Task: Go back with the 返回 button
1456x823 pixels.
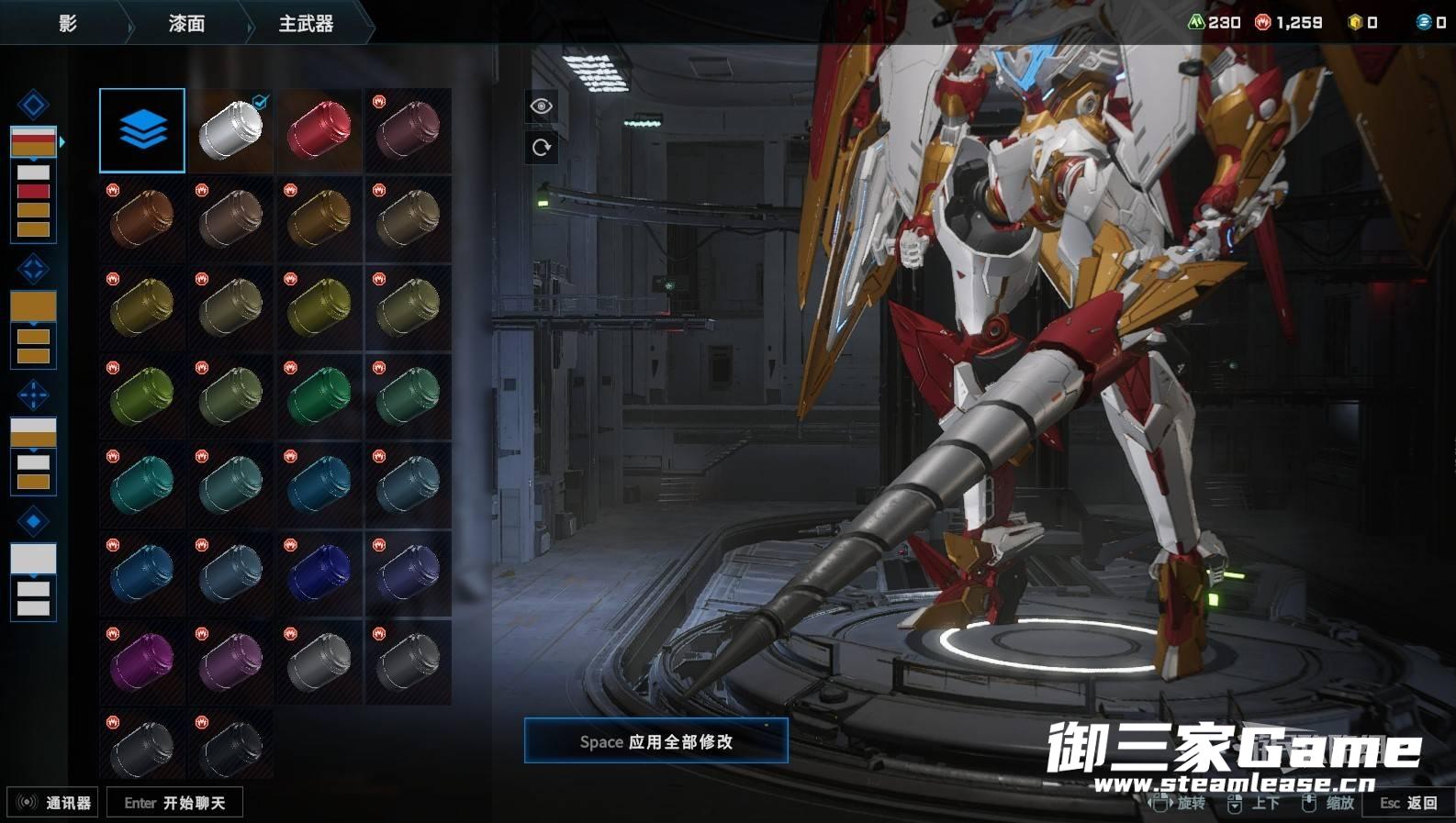Action: point(1408,803)
